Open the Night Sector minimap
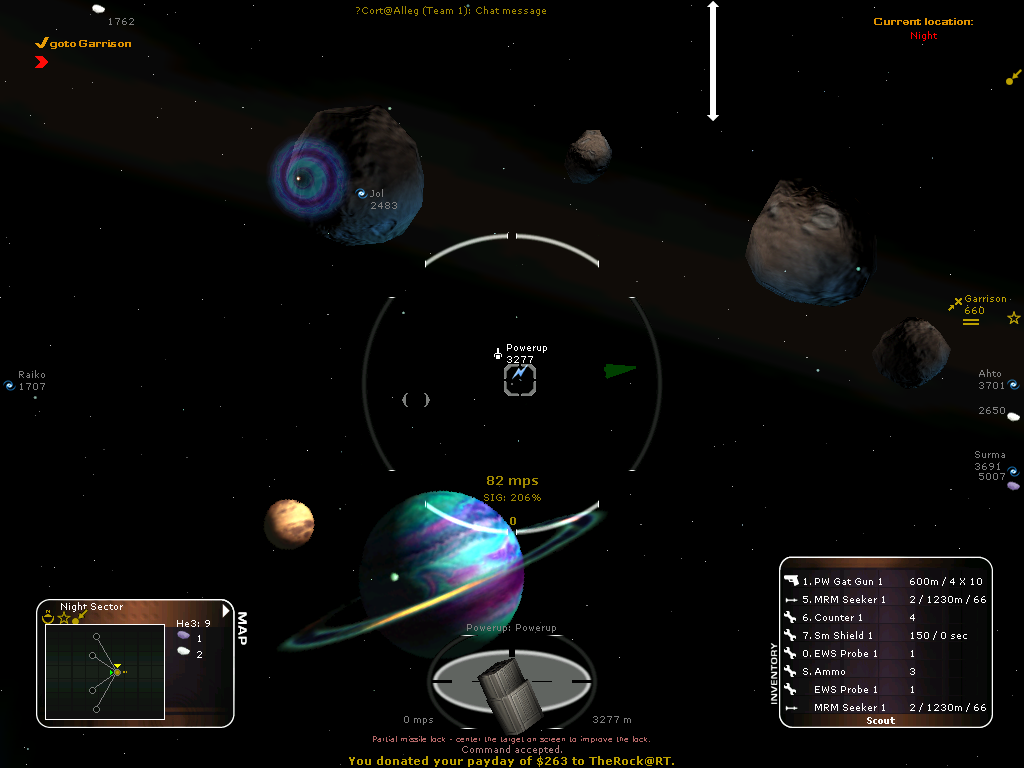 pyautogui.click(x=105, y=671)
